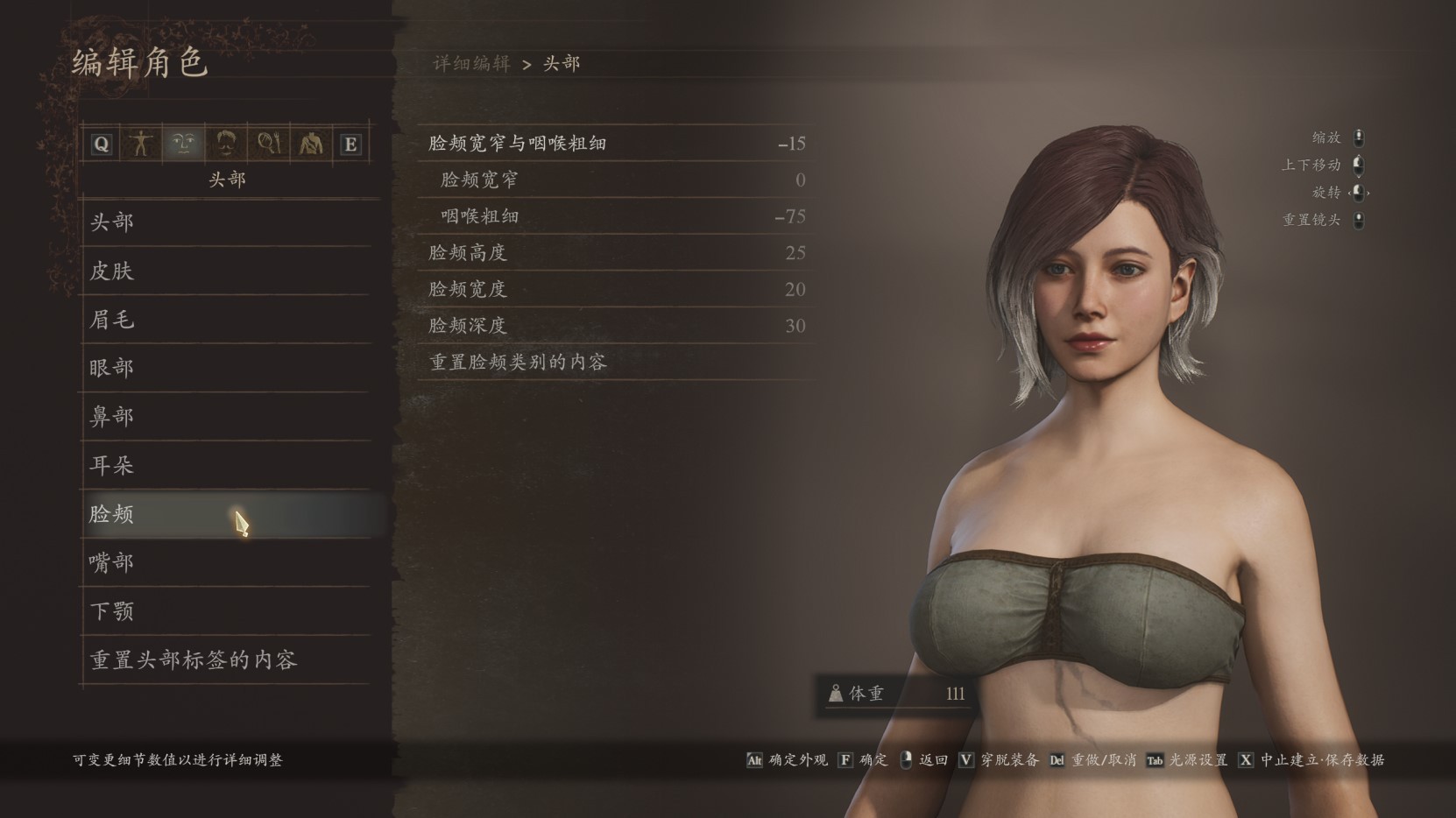
Task: Select the face editing category icon
Action: [x=184, y=143]
